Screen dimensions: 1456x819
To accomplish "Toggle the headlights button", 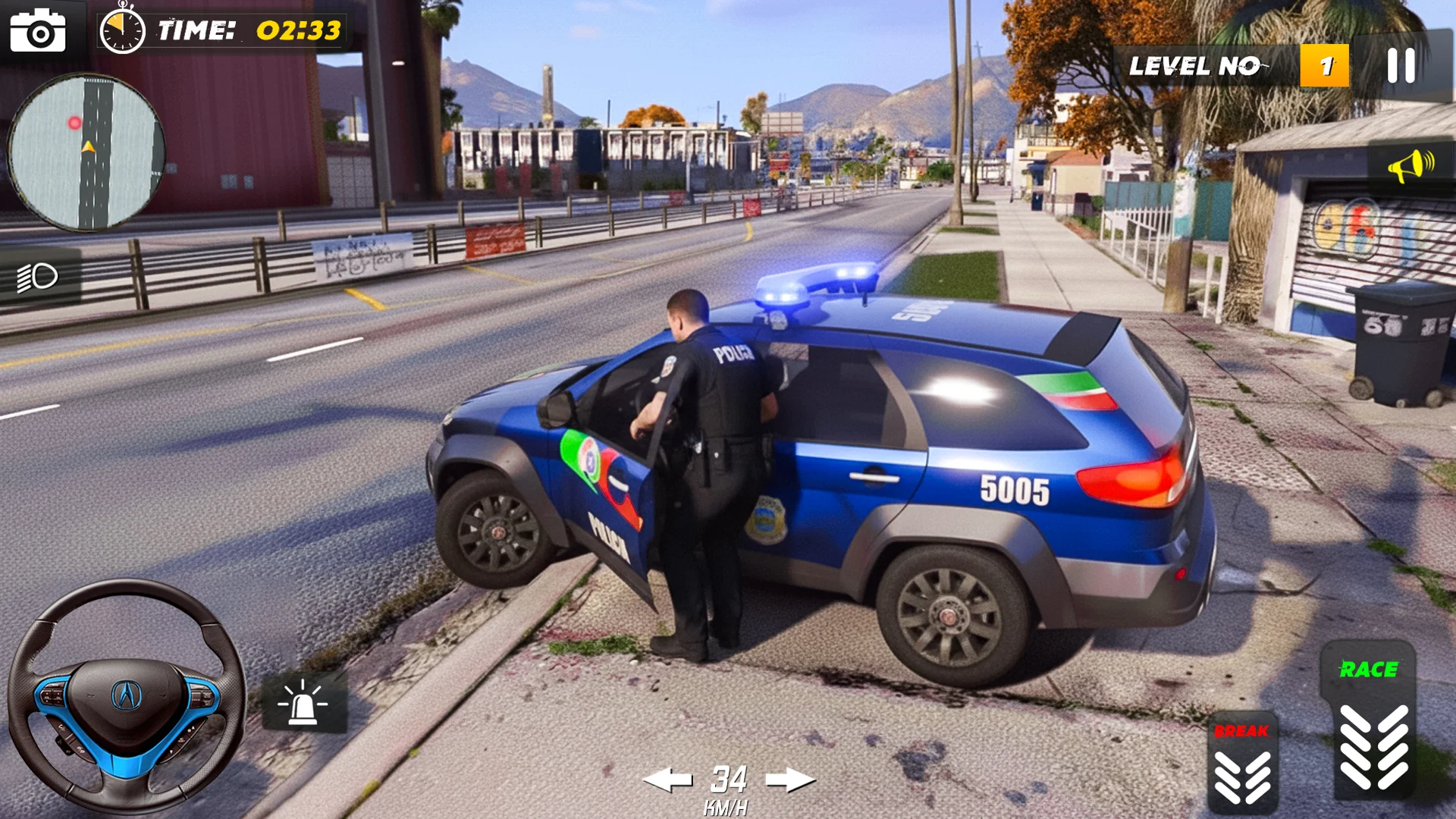I will click(39, 278).
